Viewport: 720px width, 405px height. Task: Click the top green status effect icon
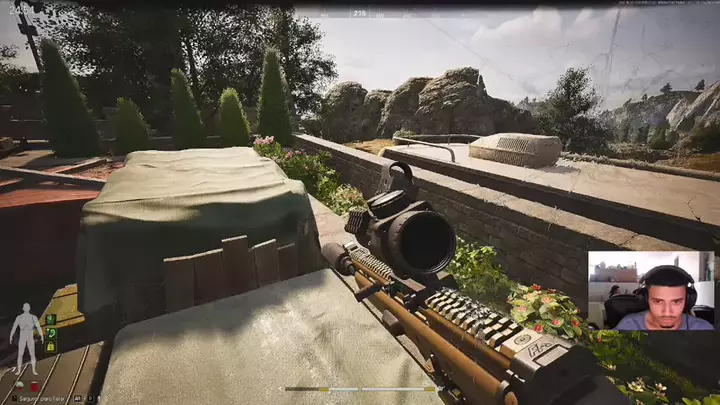[51, 320]
